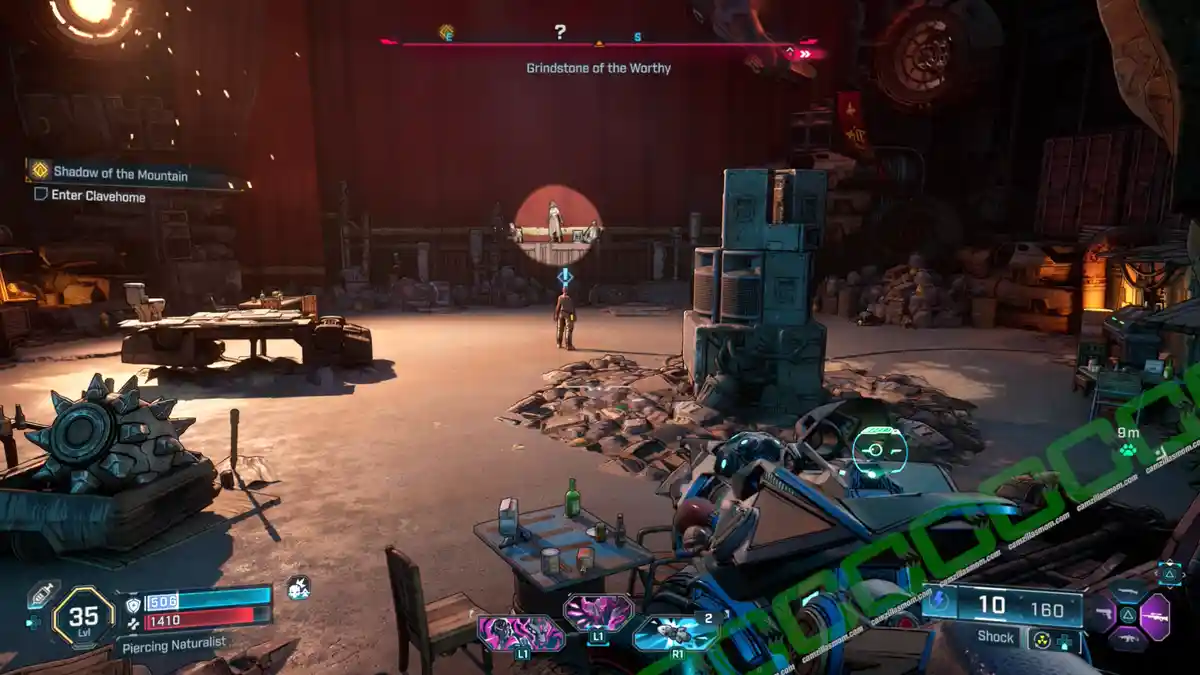Screen dimensions: 1200x675
Task: Toggle the Shock element lightning icon
Action: point(939,603)
